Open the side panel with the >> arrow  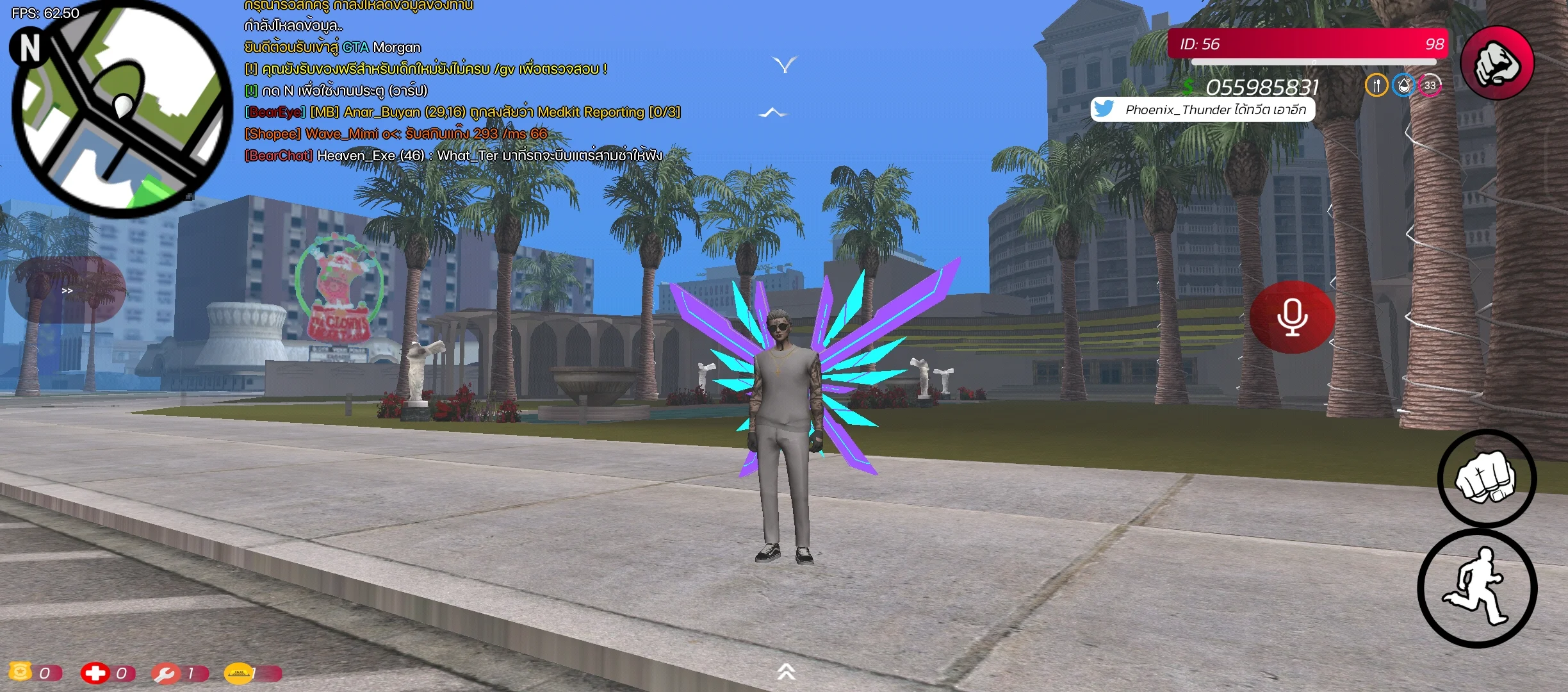67,291
